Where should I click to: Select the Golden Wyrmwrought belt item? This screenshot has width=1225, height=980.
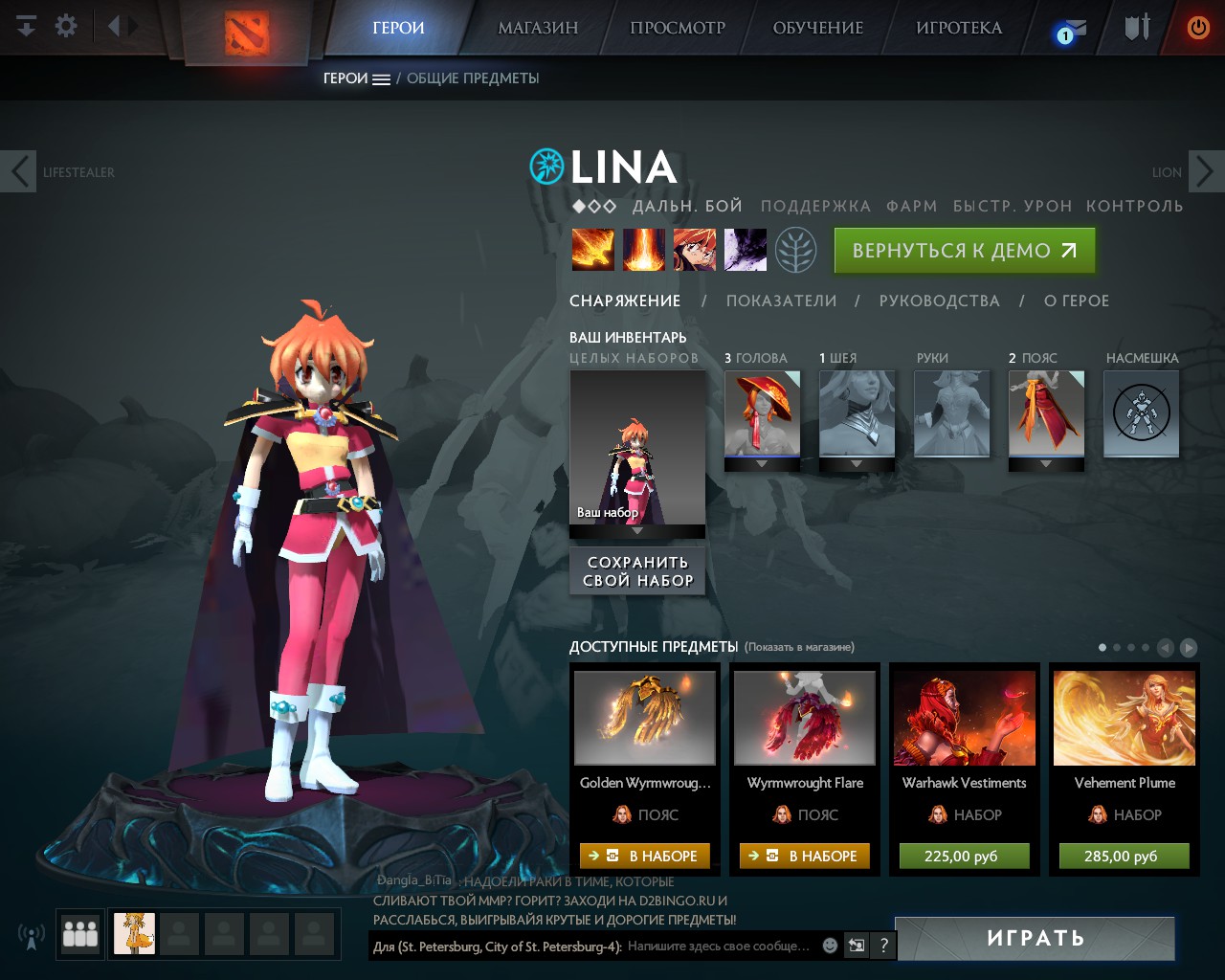click(x=645, y=718)
